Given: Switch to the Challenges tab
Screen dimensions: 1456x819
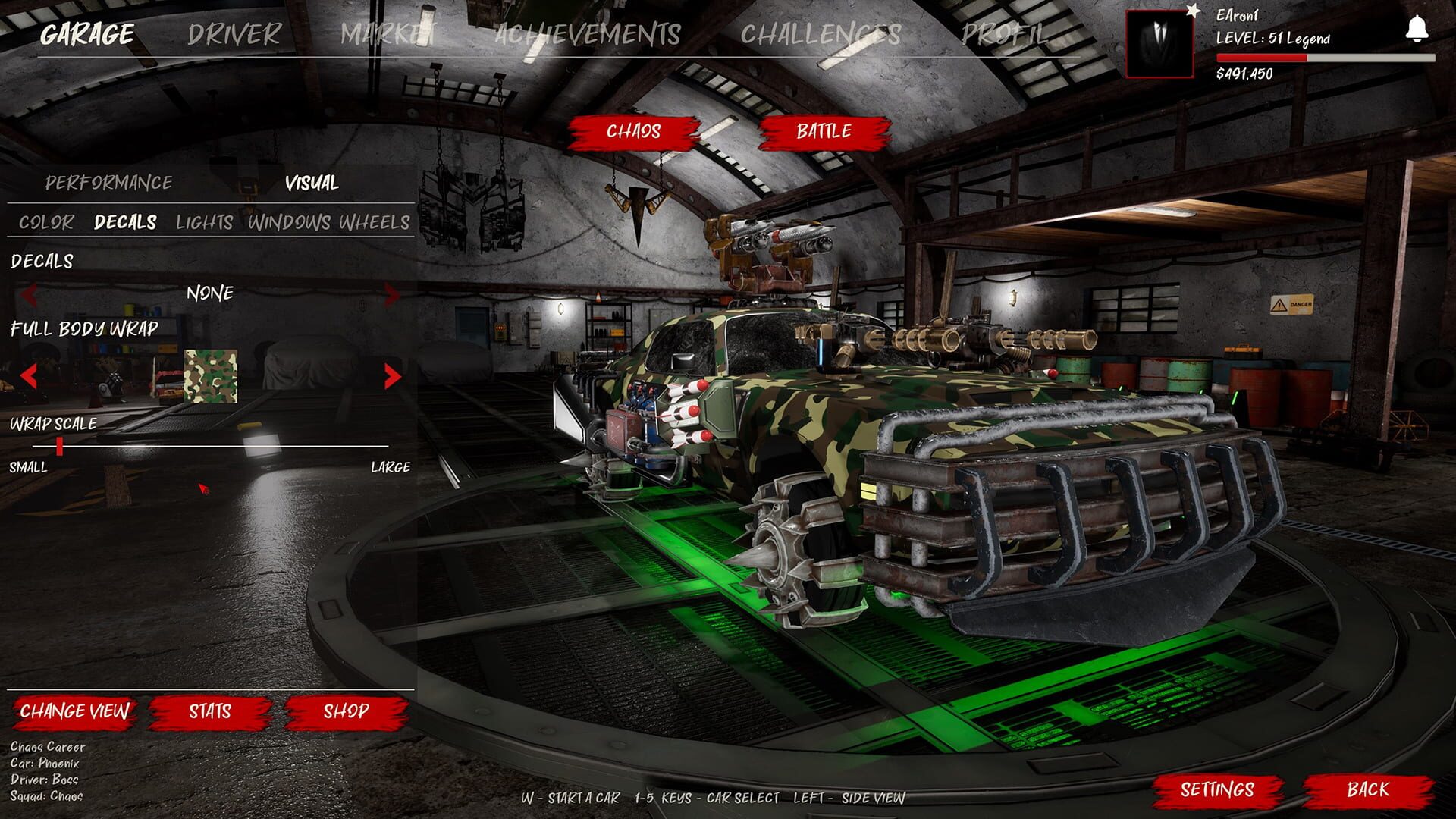Looking at the screenshot, I should coord(821,34).
